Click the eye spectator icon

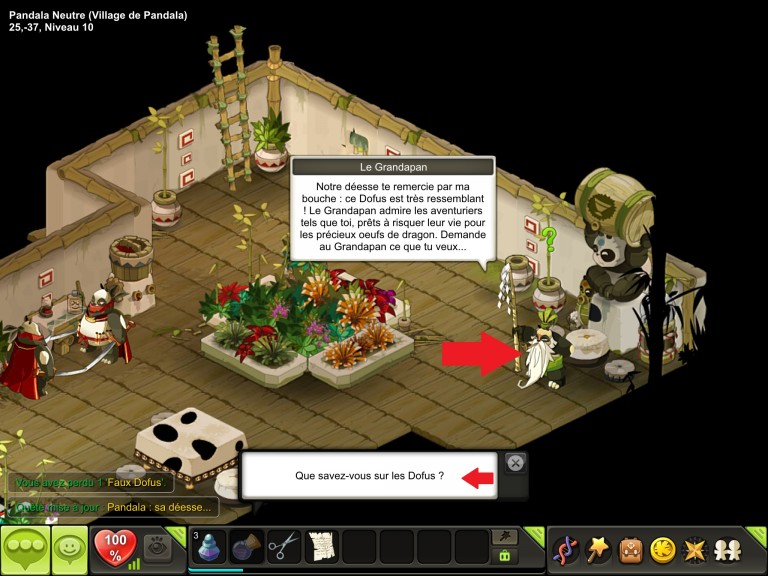tap(157, 546)
